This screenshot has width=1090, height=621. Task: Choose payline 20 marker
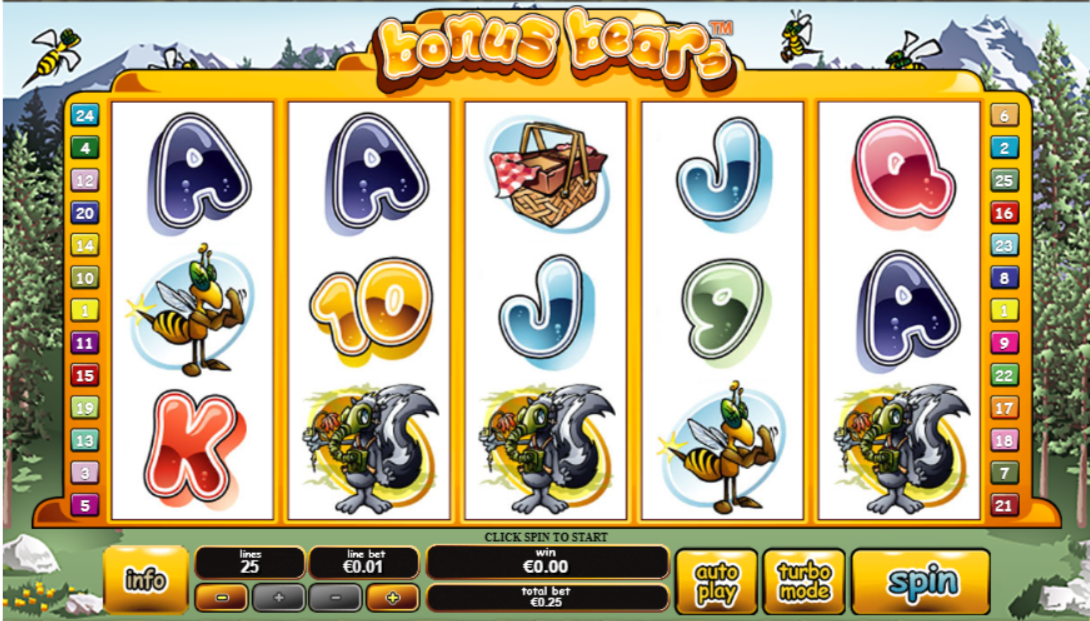click(x=85, y=213)
